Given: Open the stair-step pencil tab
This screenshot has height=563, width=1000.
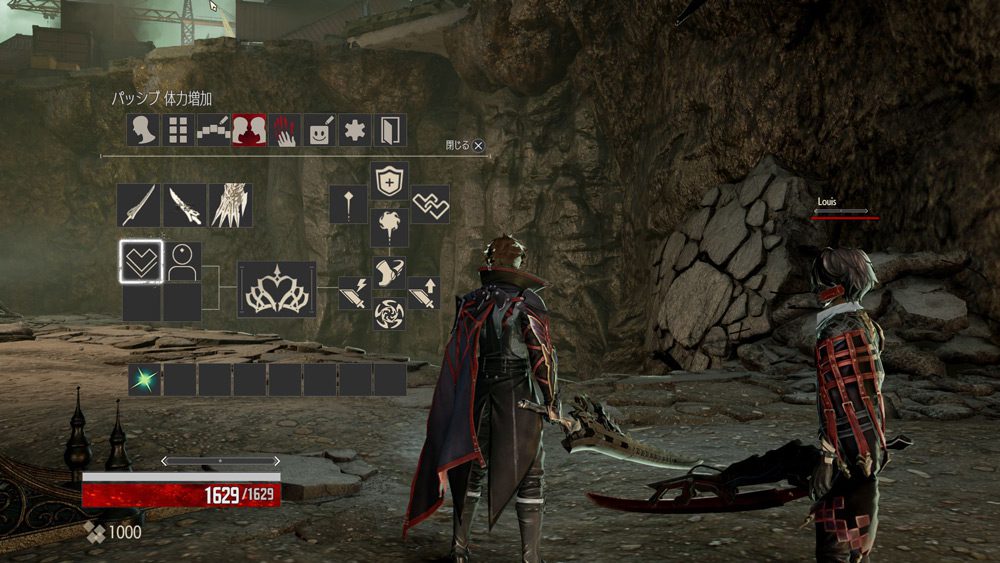Looking at the screenshot, I should (x=213, y=131).
